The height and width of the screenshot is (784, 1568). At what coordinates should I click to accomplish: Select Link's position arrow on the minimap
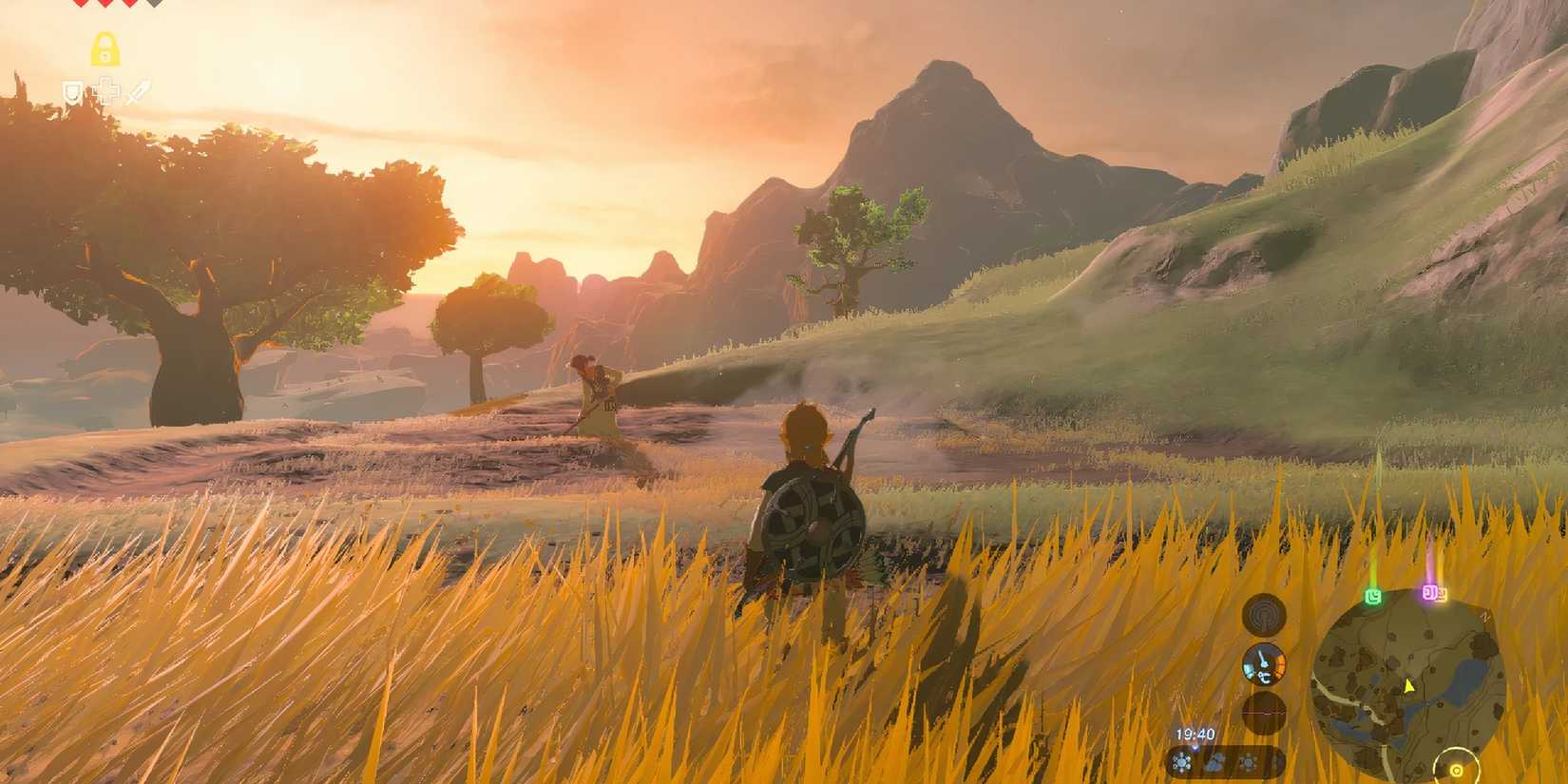[x=1408, y=686]
